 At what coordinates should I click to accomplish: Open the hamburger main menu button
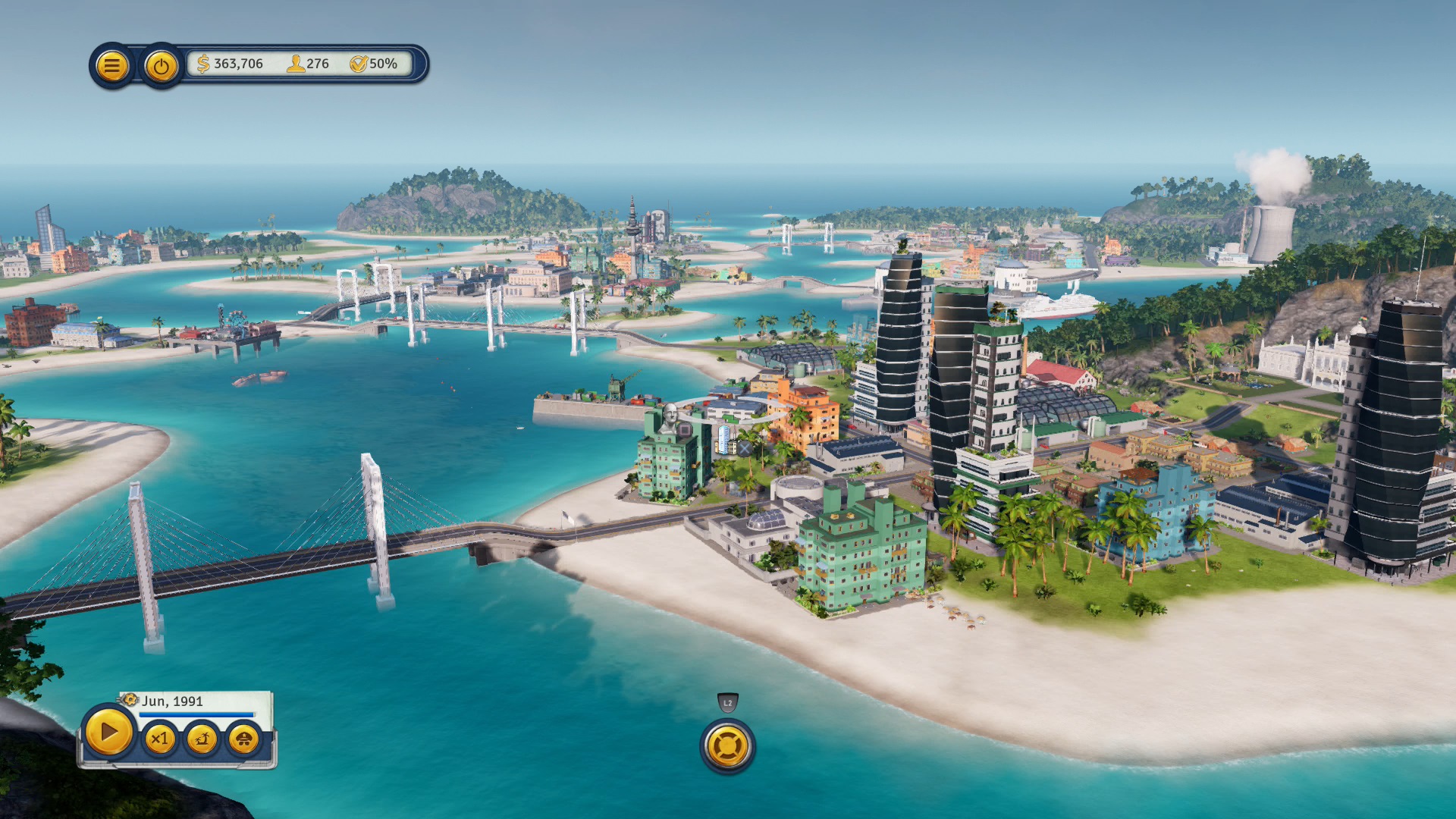tap(111, 66)
